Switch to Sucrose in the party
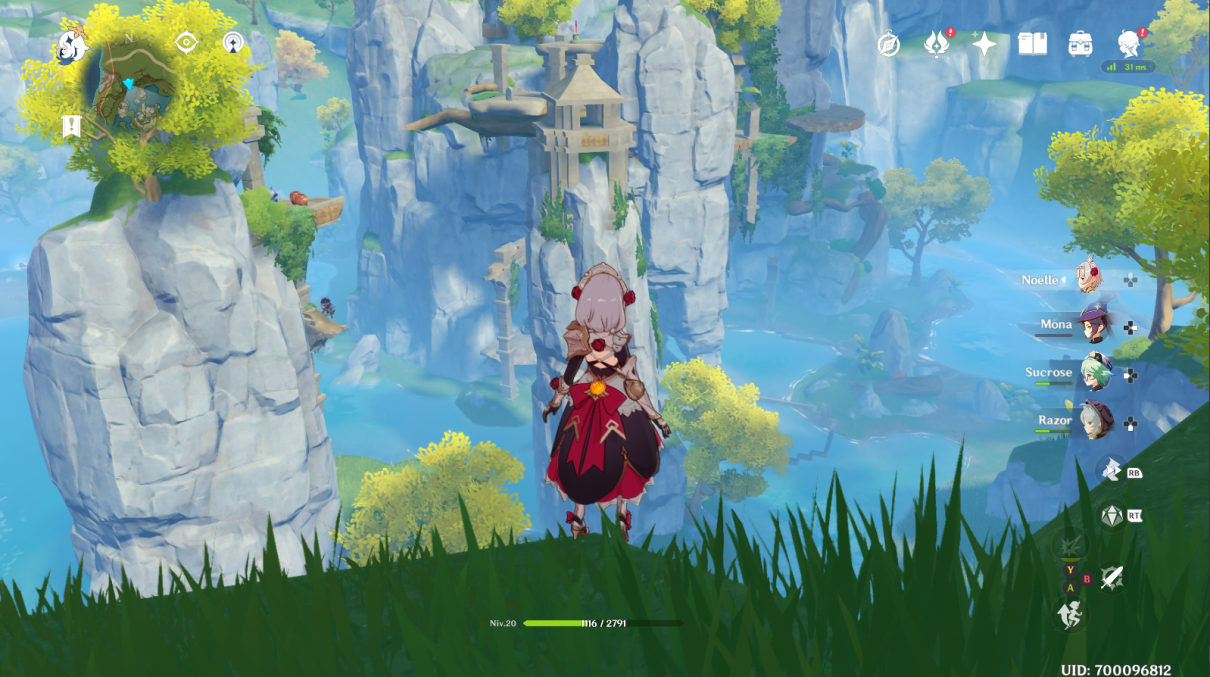This screenshot has width=1210, height=677. coord(1093,373)
